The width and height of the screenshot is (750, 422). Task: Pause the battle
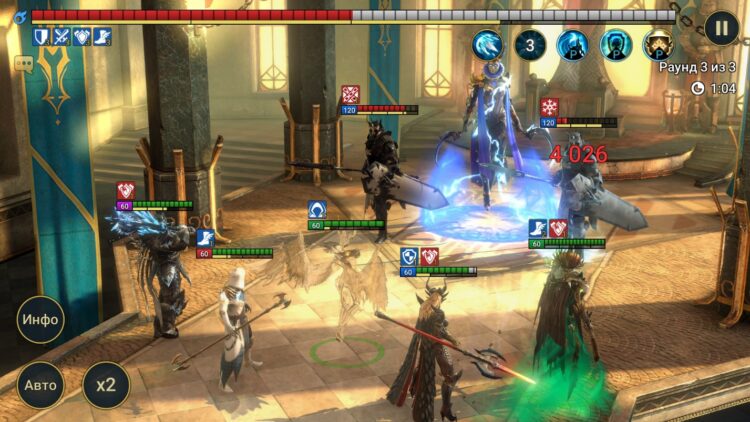[x=721, y=28]
